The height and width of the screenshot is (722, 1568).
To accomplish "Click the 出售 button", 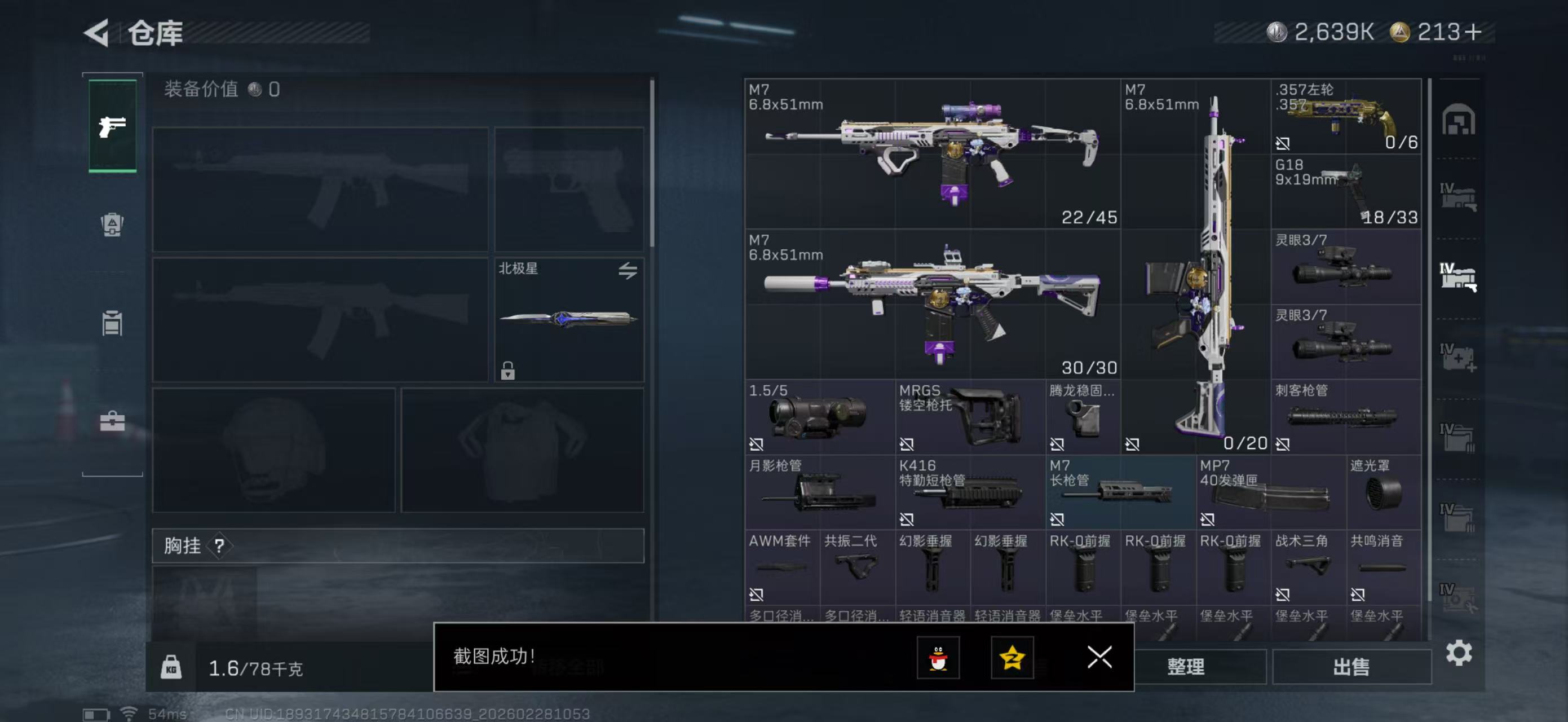I will pyautogui.click(x=1353, y=667).
